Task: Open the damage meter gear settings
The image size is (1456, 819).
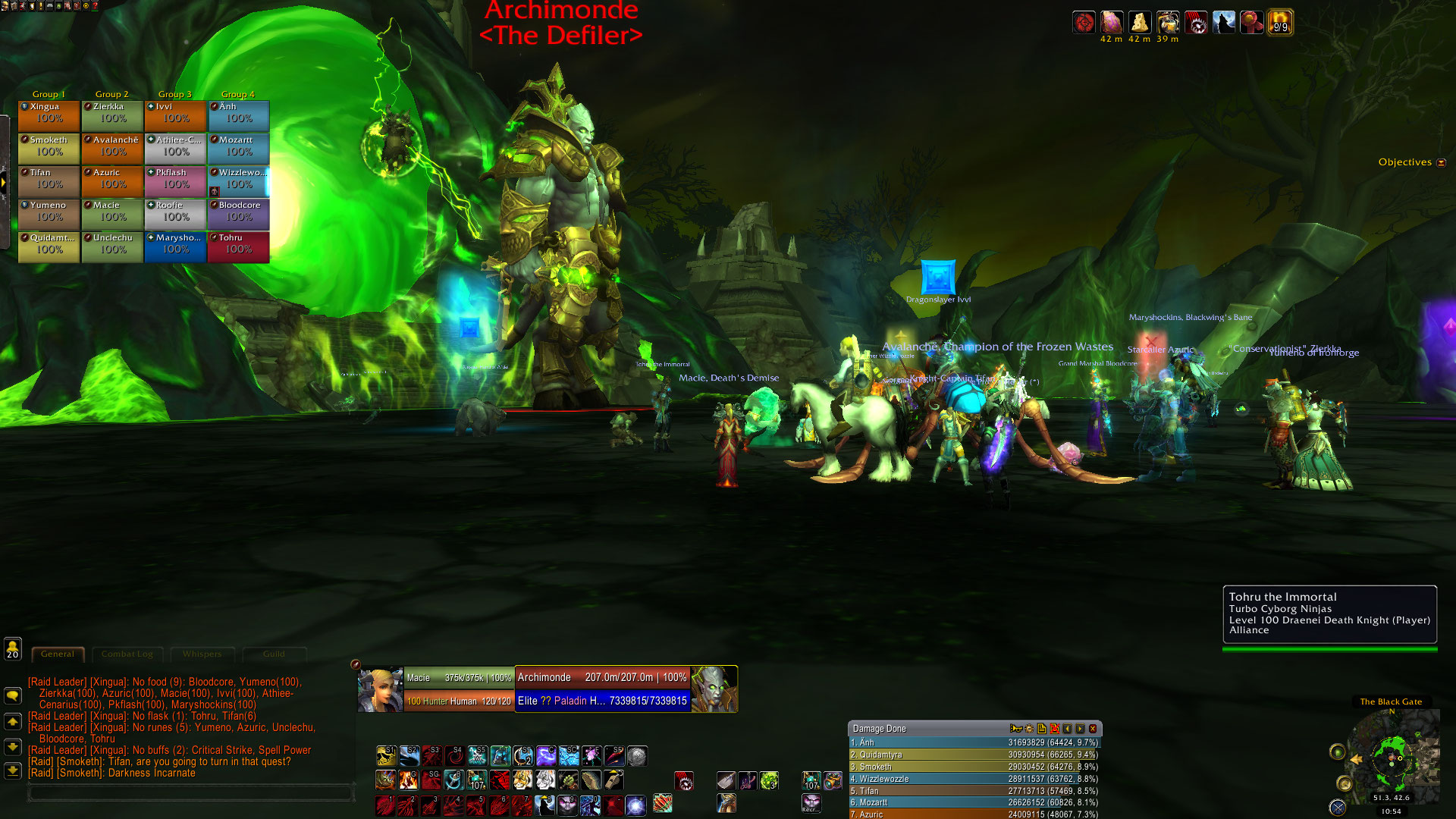Action: (x=1029, y=729)
